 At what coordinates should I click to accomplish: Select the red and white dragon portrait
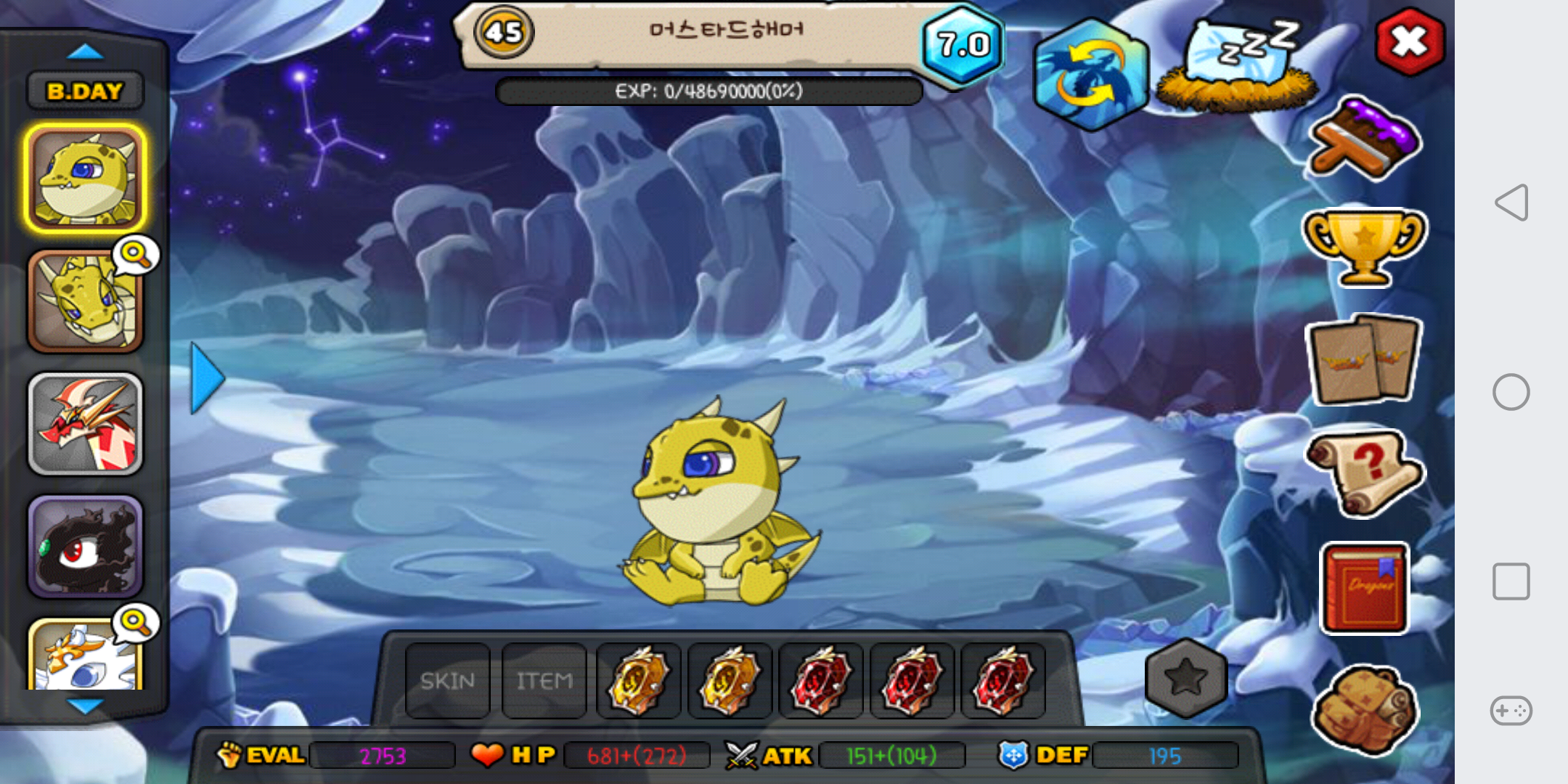86,425
